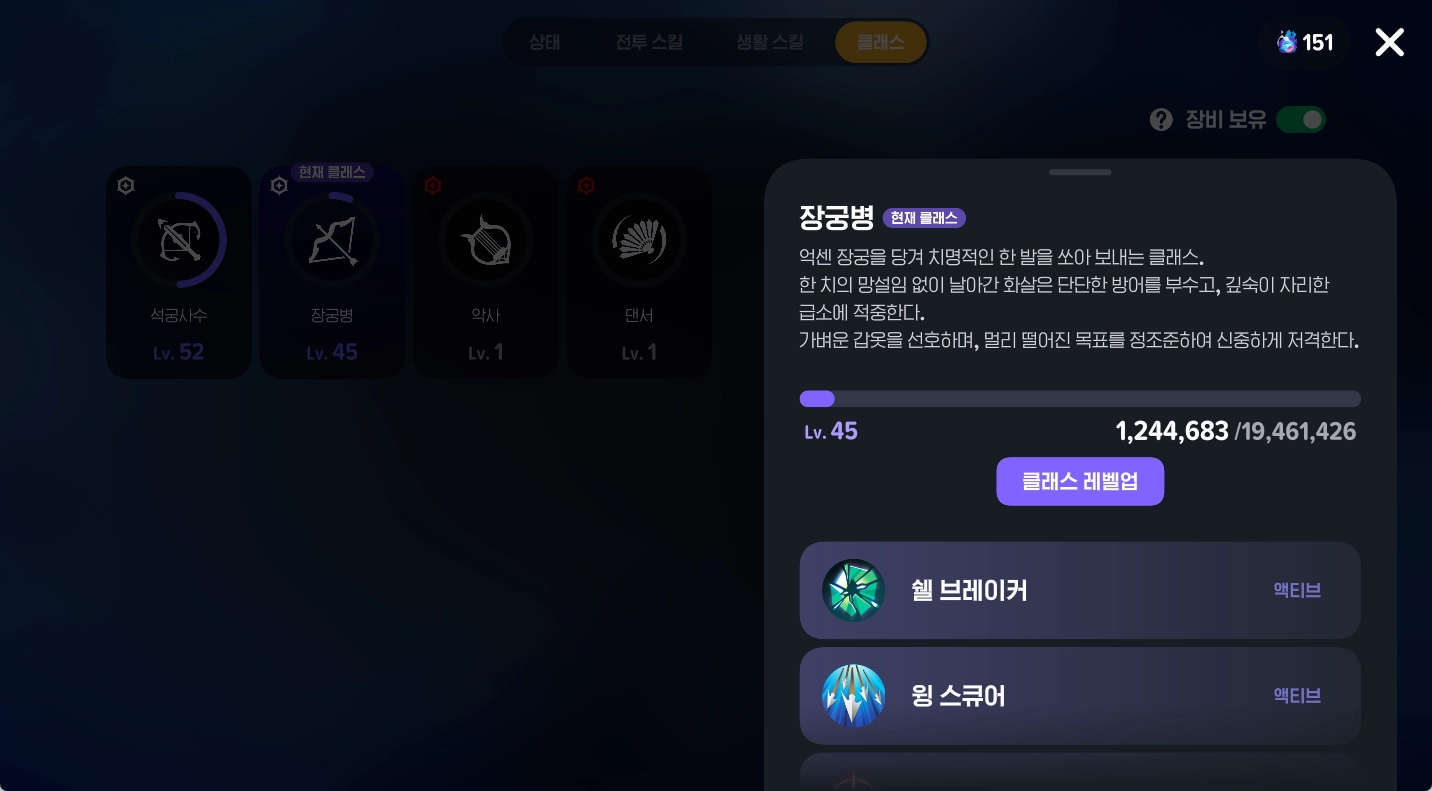Switch to the 상태 tab

point(544,42)
